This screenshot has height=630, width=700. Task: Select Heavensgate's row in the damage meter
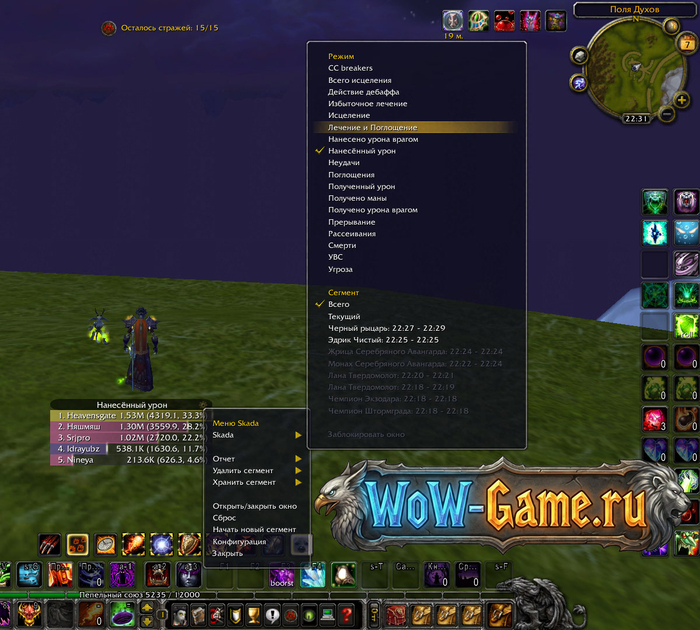coord(128,415)
